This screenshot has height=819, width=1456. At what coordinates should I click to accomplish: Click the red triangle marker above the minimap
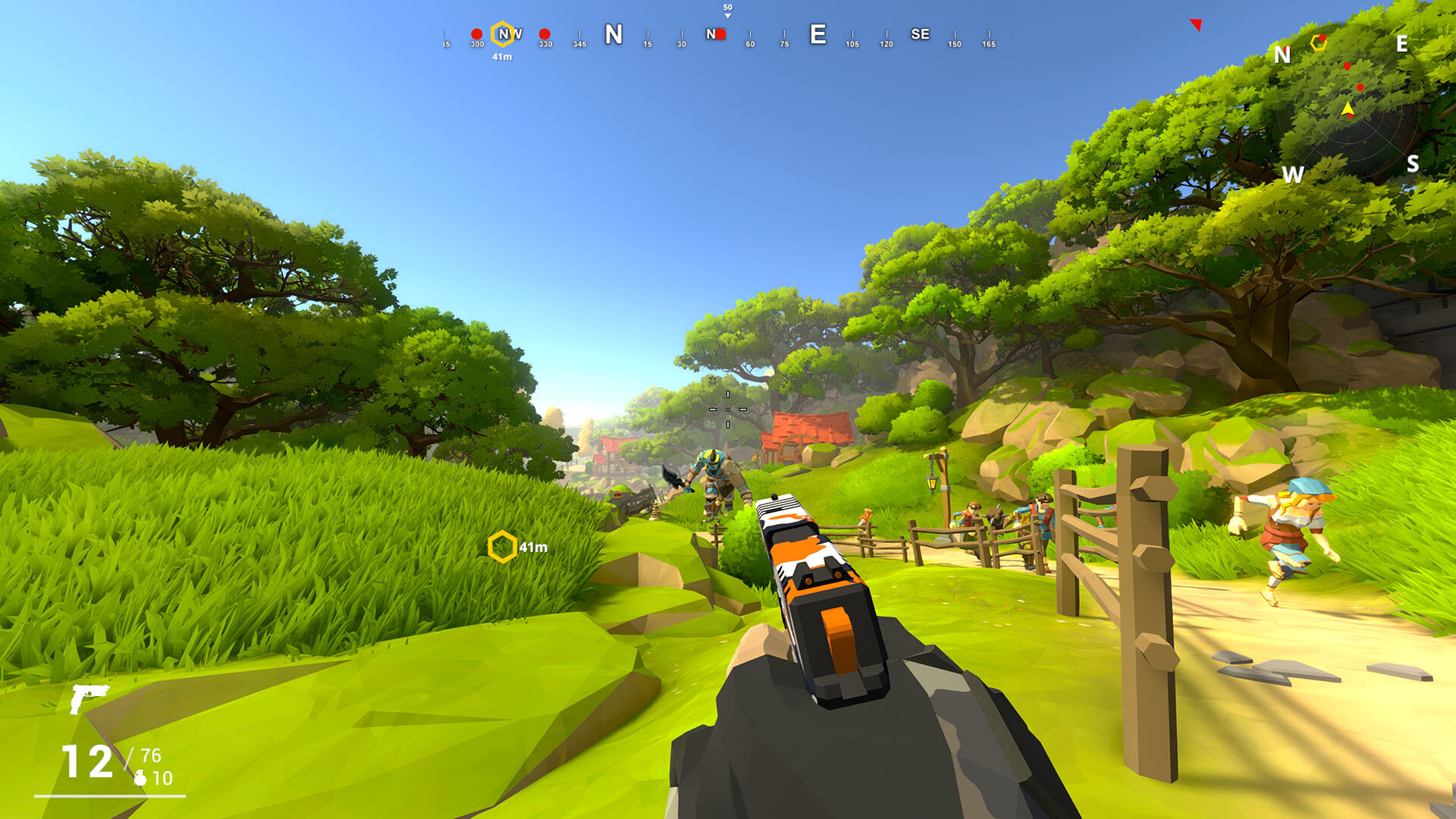tap(1196, 25)
